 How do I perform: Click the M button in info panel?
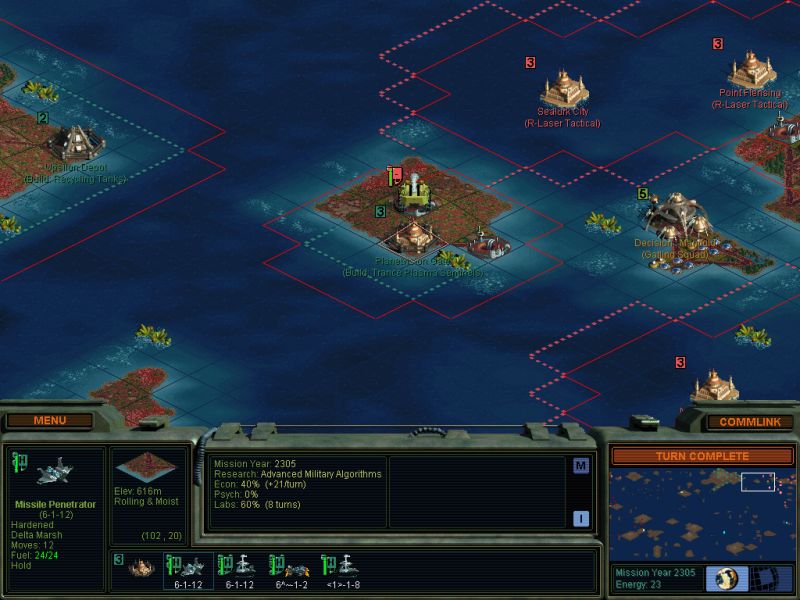(x=580, y=466)
